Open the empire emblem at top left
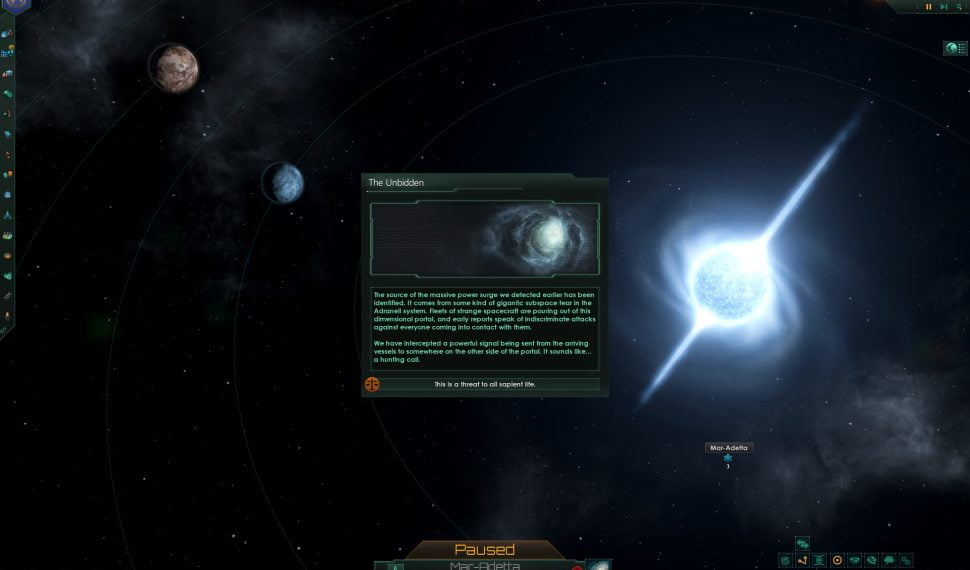The width and height of the screenshot is (970, 570). pos(14,7)
